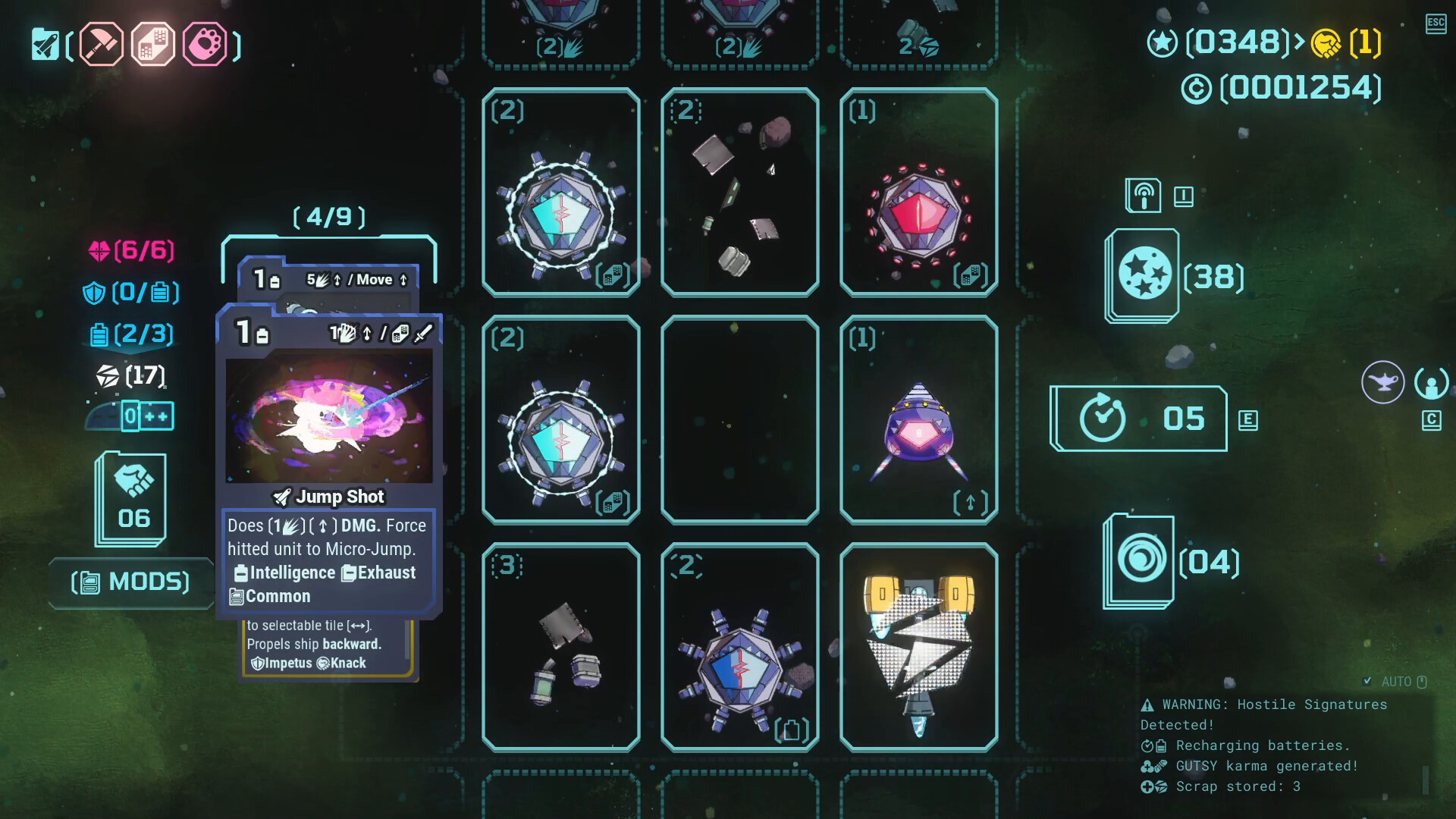
Task: Open the broadcast antenna panel icon
Action: click(1144, 194)
